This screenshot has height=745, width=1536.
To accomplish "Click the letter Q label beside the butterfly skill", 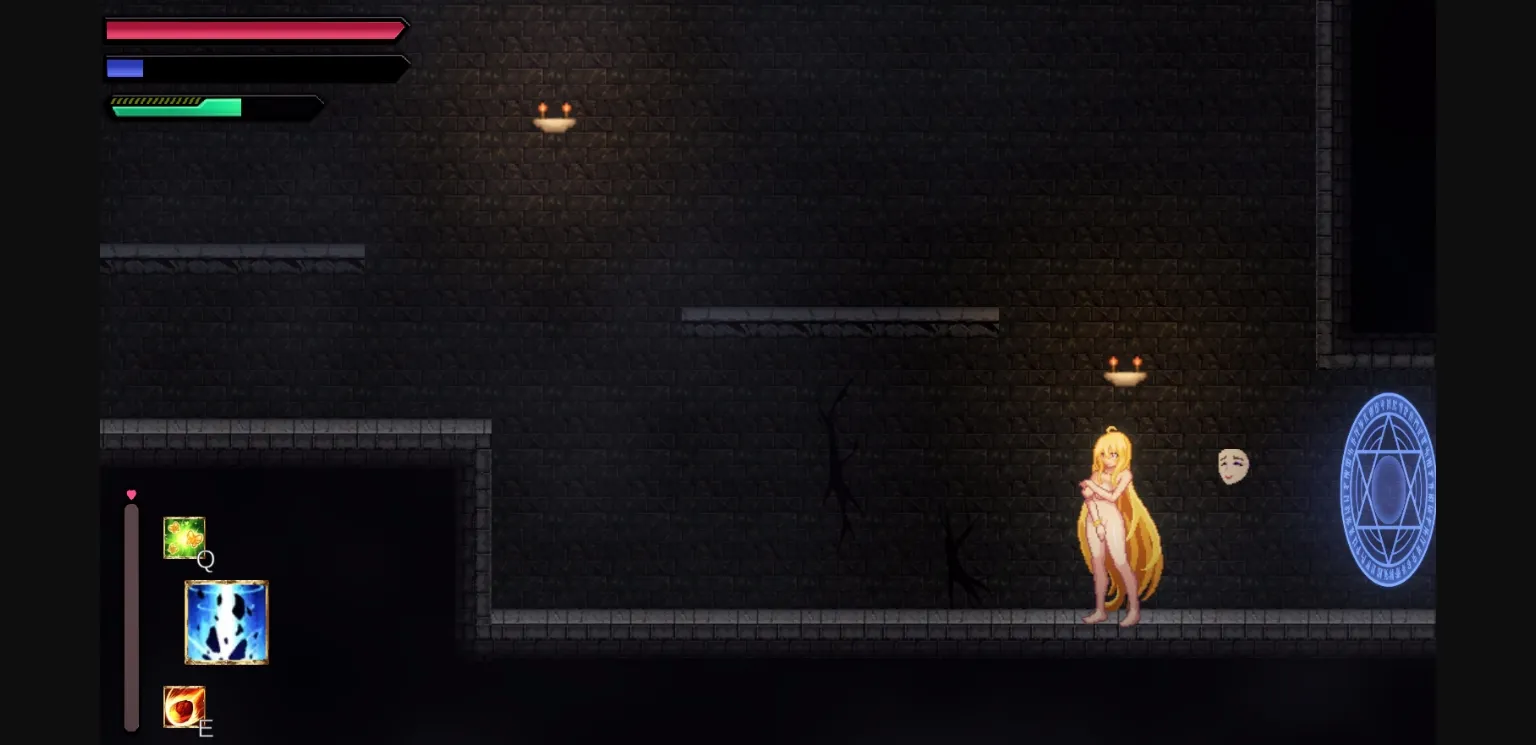I will click(x=206, y=561).
